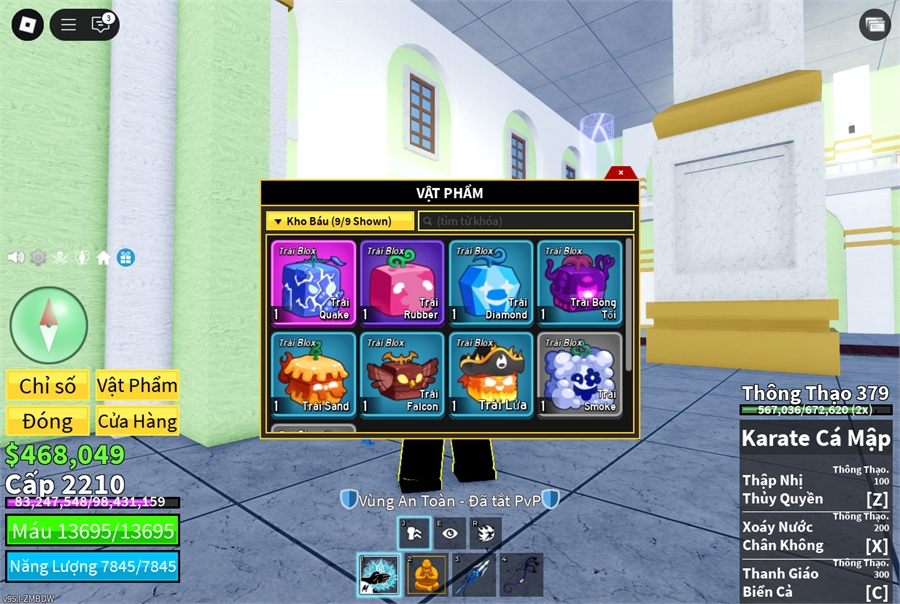This screenshot has height=604, width=900.
Task: Focus the inventory keyword search field
Action: pyautogui.click(x=526, y=221)
